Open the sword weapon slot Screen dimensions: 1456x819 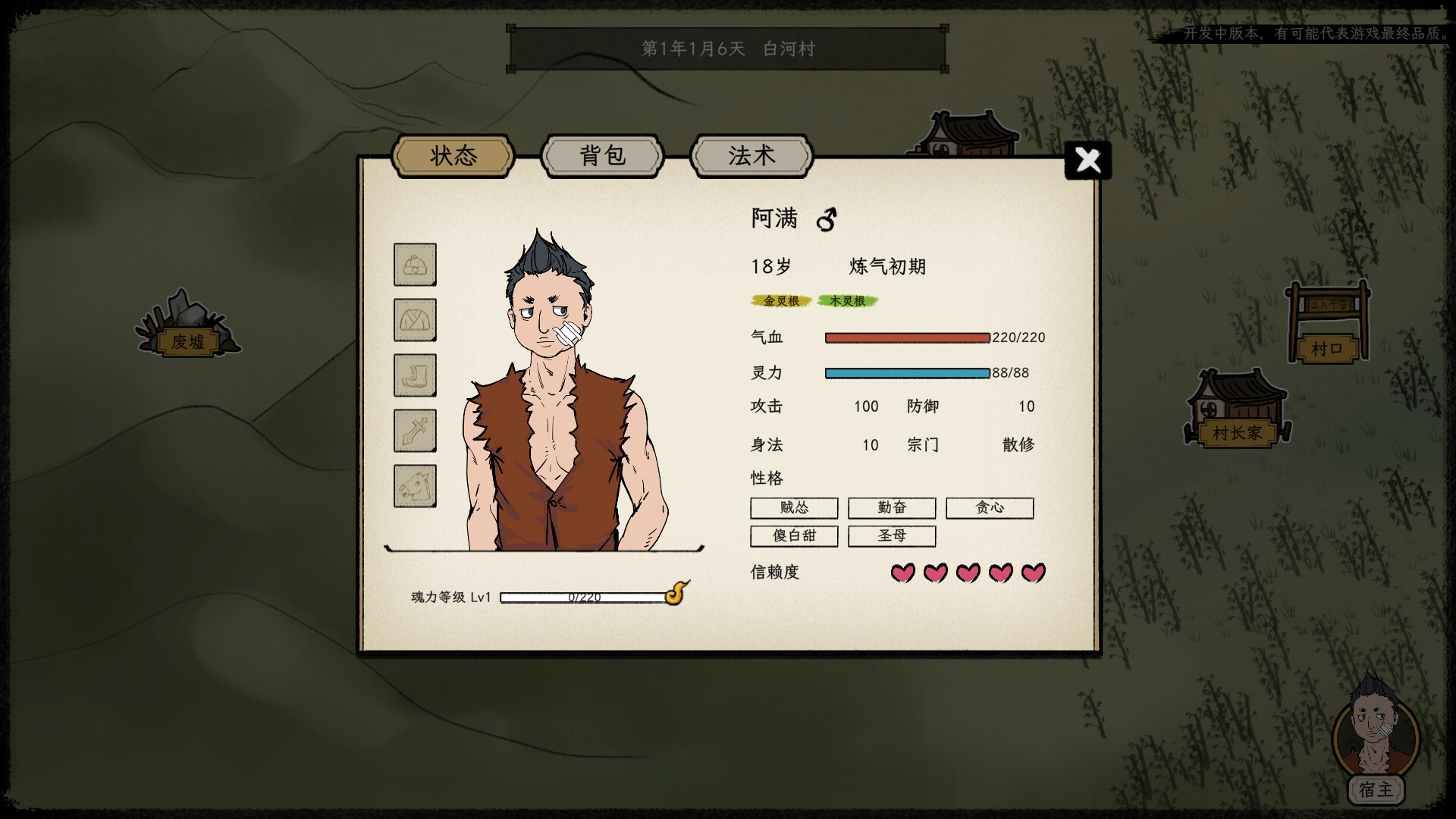[415, 431]
